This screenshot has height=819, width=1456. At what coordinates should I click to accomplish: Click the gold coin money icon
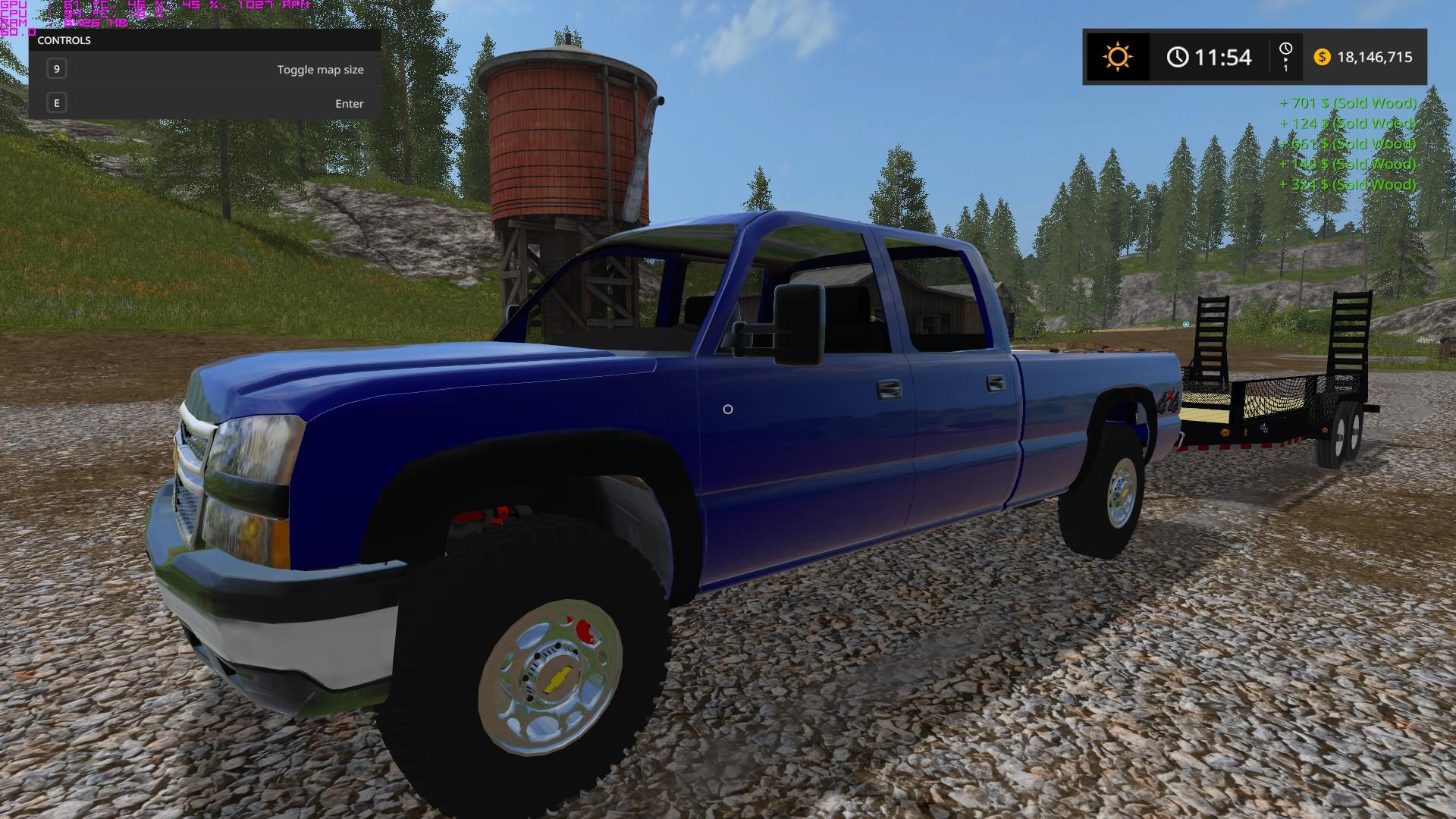[x=1322, y=57]
